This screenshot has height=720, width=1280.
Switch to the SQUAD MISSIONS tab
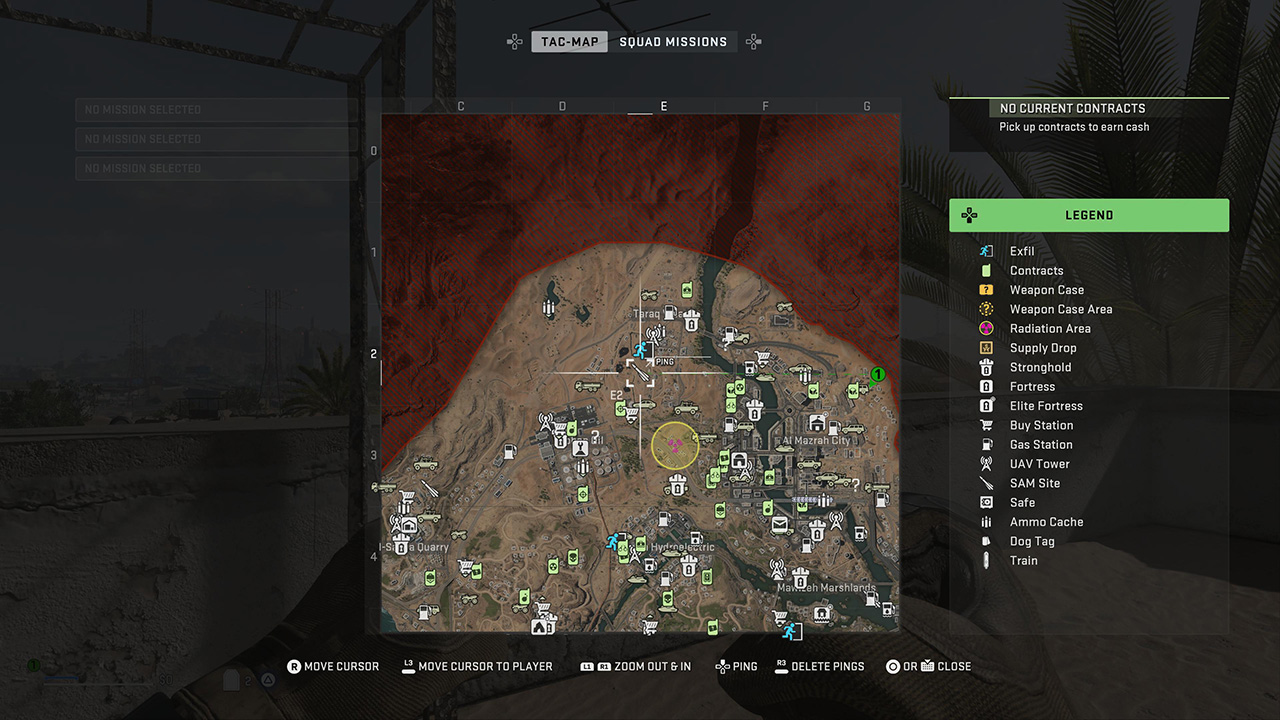click(674, 41)
